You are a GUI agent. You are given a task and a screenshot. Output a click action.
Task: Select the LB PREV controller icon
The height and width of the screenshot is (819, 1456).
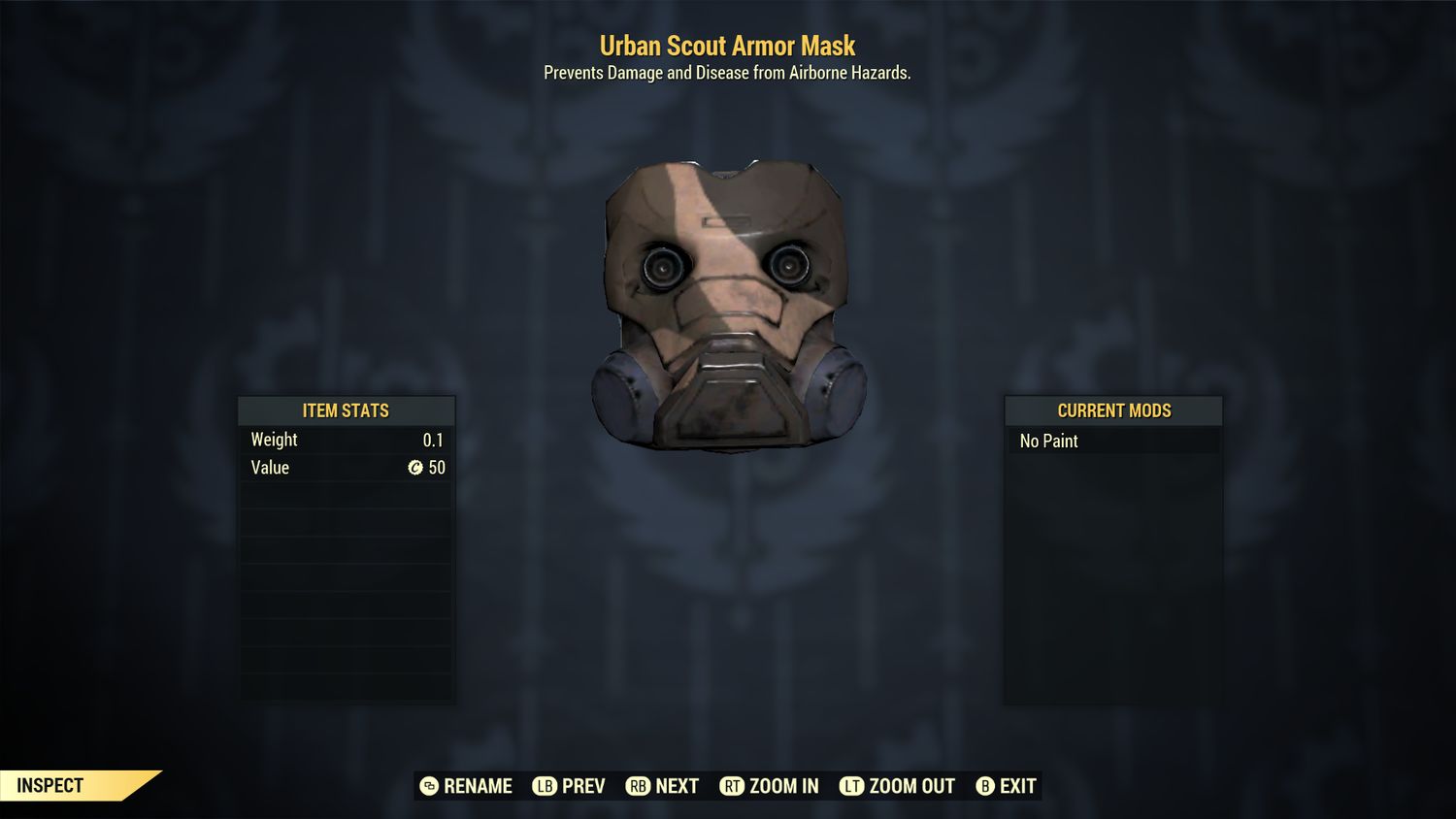click(x=545, y=786)
